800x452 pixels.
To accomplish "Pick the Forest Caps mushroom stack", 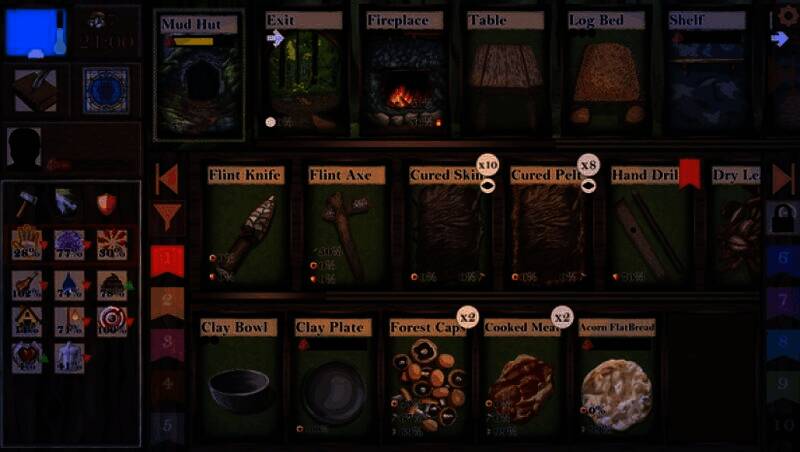I will [428, 380].
